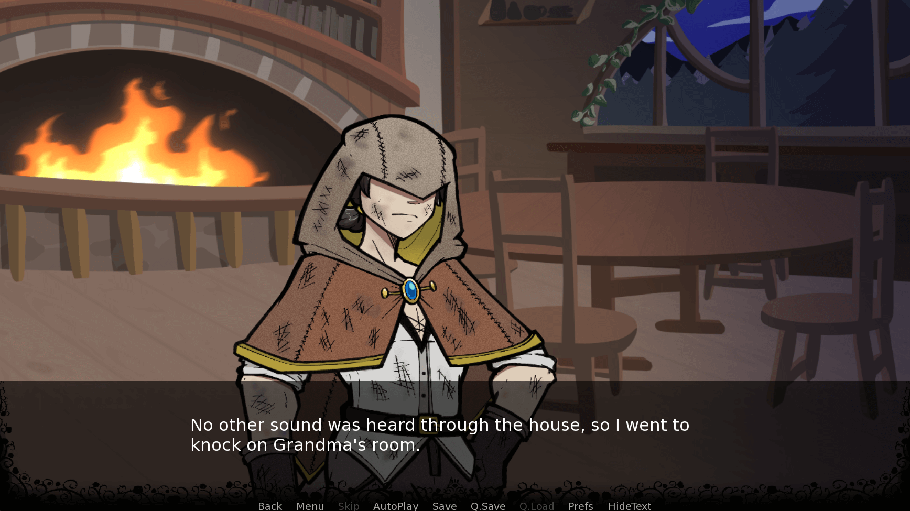Turn on AutoPlay for the dialogue
This screenshot has width=910, height=511.
point(396,506)
